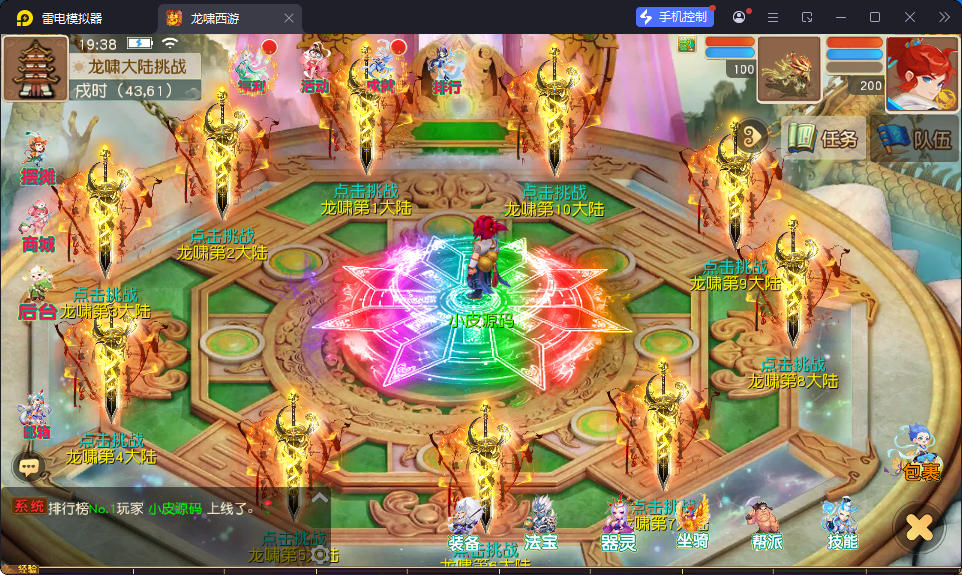The height and width of the screenshot is (575, 962).
Task: Open the 摆摊 stall market
Action: (36, 161)
